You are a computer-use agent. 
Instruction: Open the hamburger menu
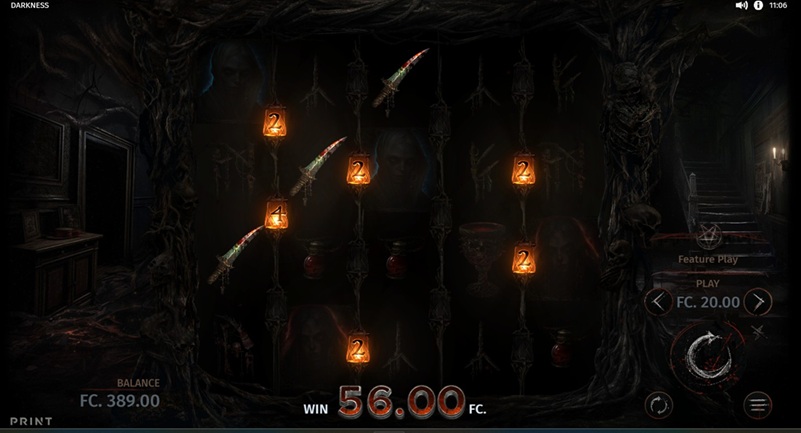(758, 405)
